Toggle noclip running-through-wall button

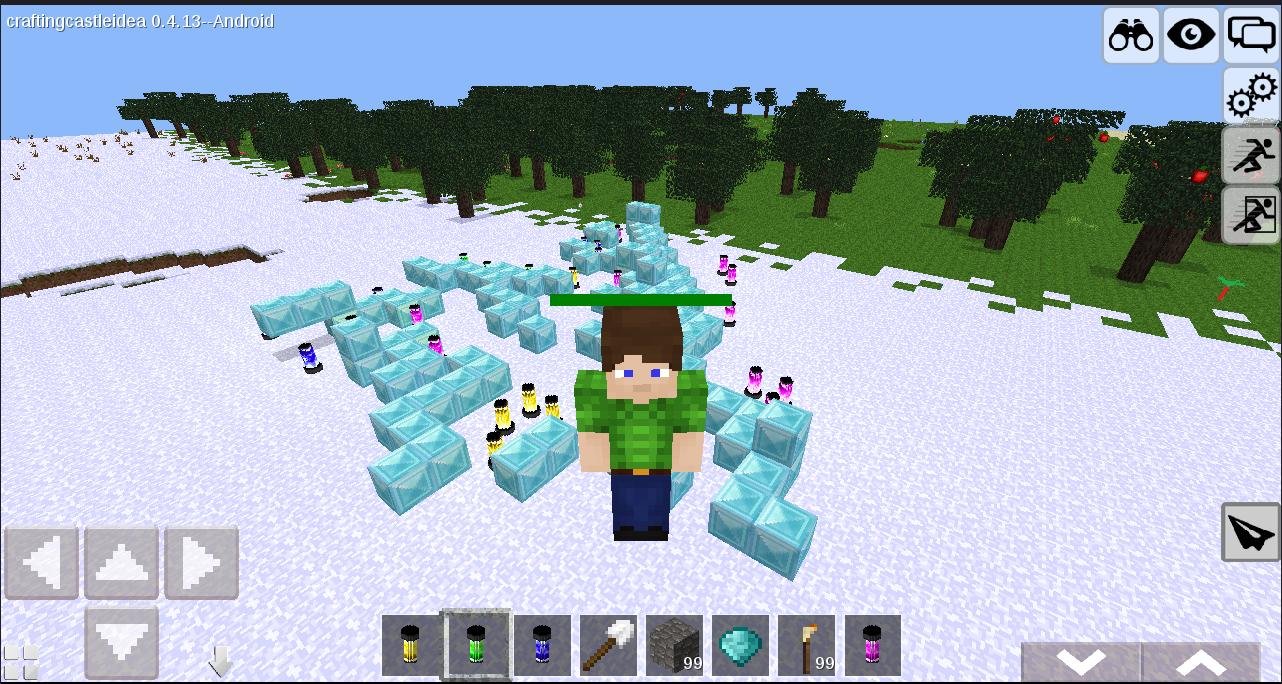tap(1251, 215)
